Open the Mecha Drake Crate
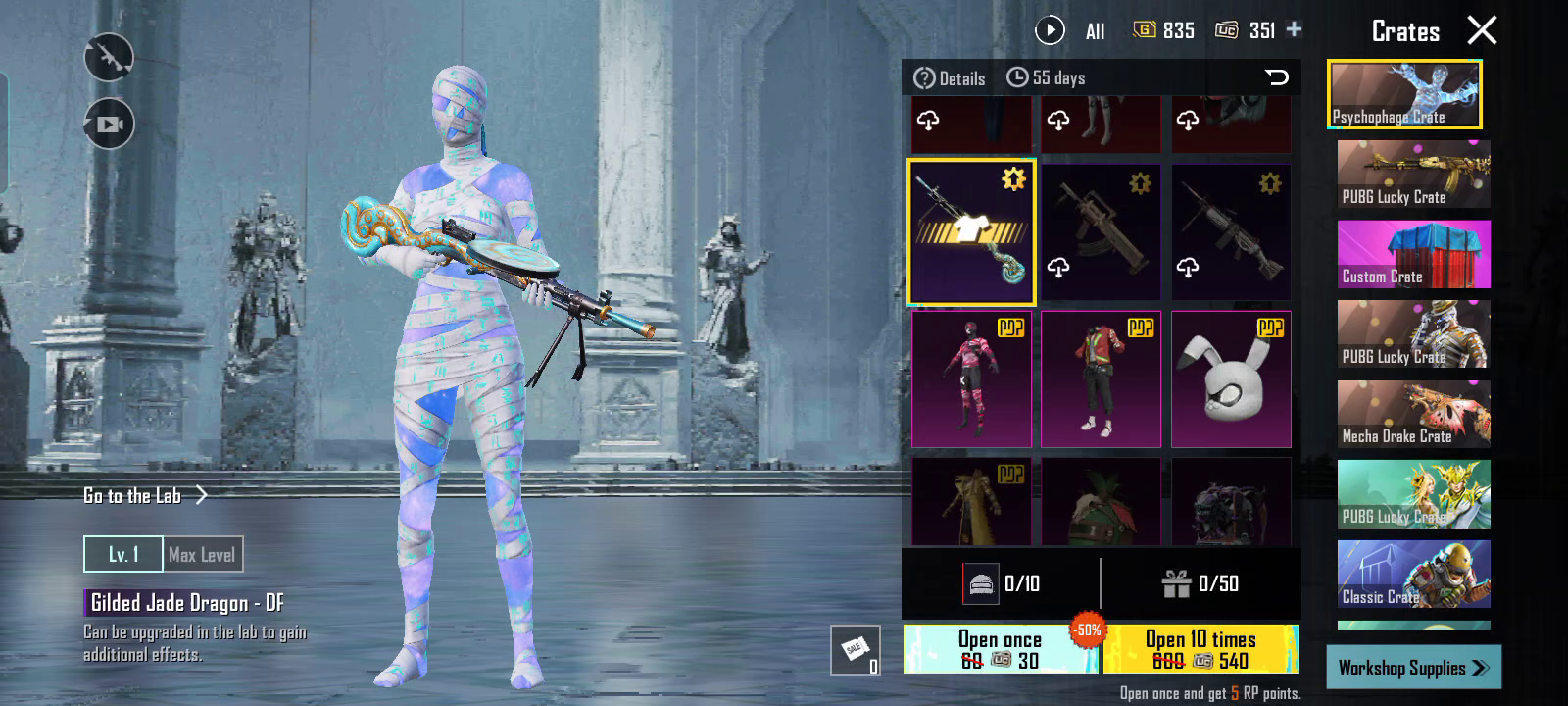Screen dimensions: 1568x706 [x=1413, y=414]
